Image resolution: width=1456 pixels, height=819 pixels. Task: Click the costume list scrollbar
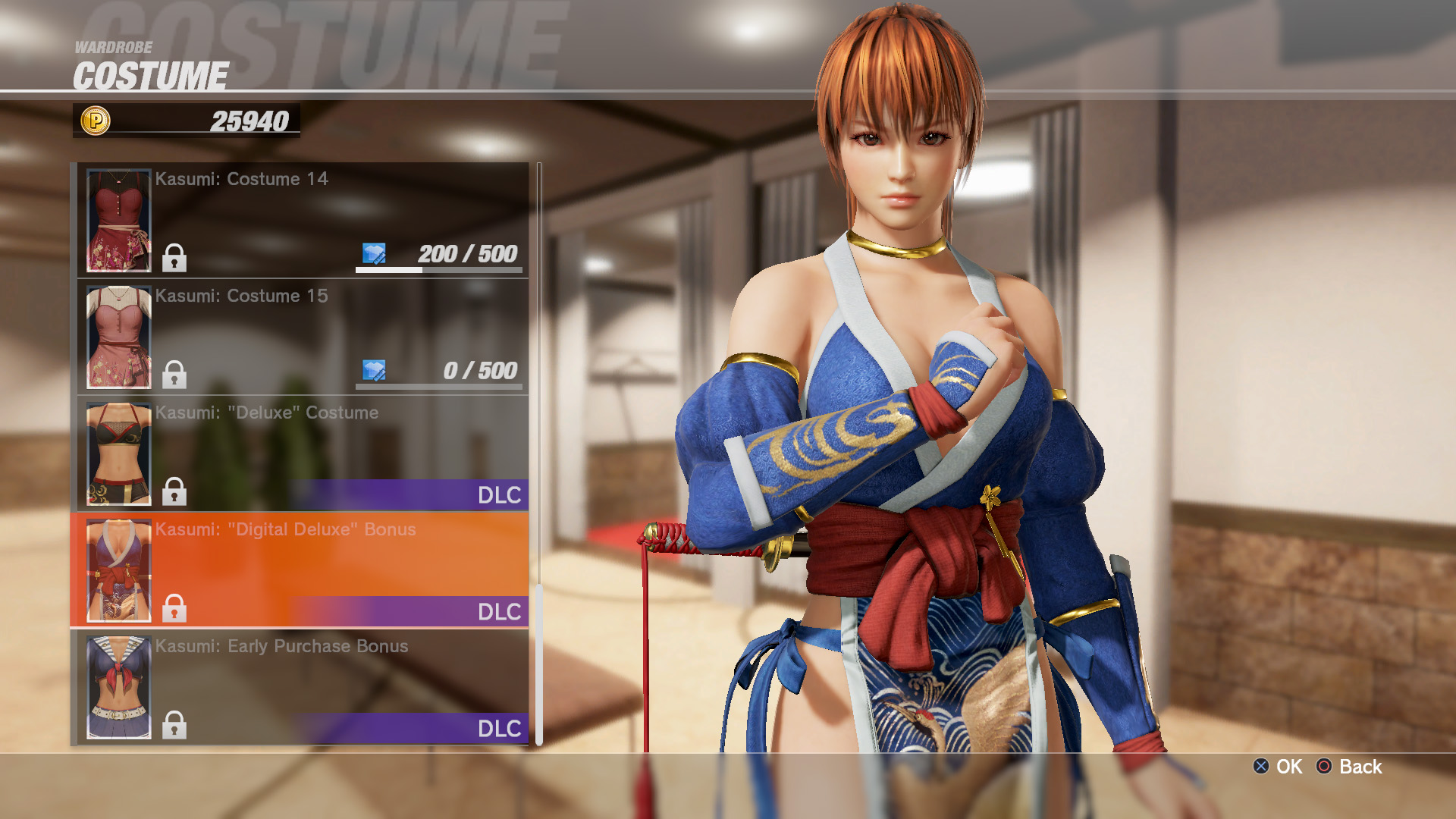pos(539,455)
